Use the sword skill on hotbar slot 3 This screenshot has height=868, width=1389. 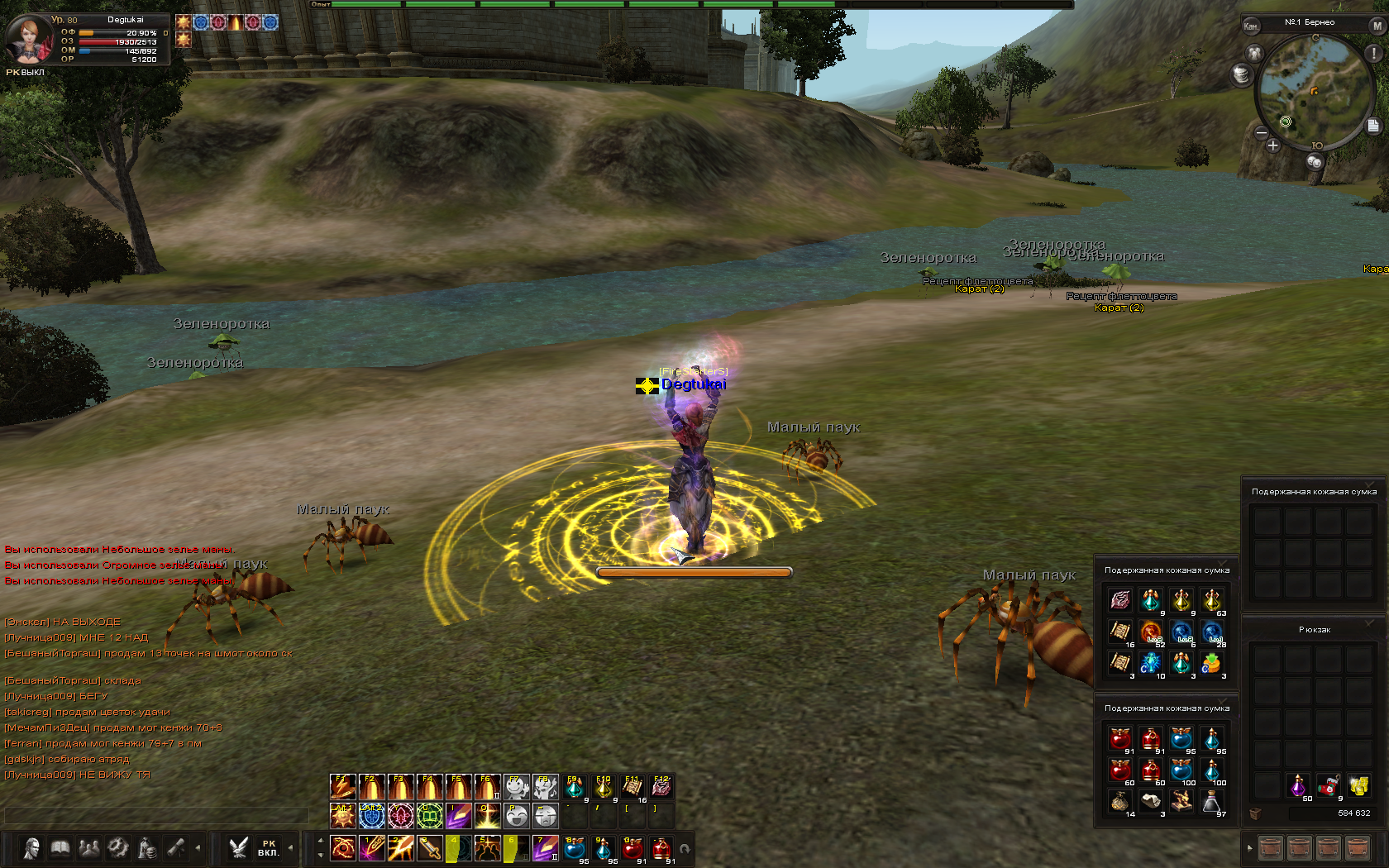tap(431, 848)
